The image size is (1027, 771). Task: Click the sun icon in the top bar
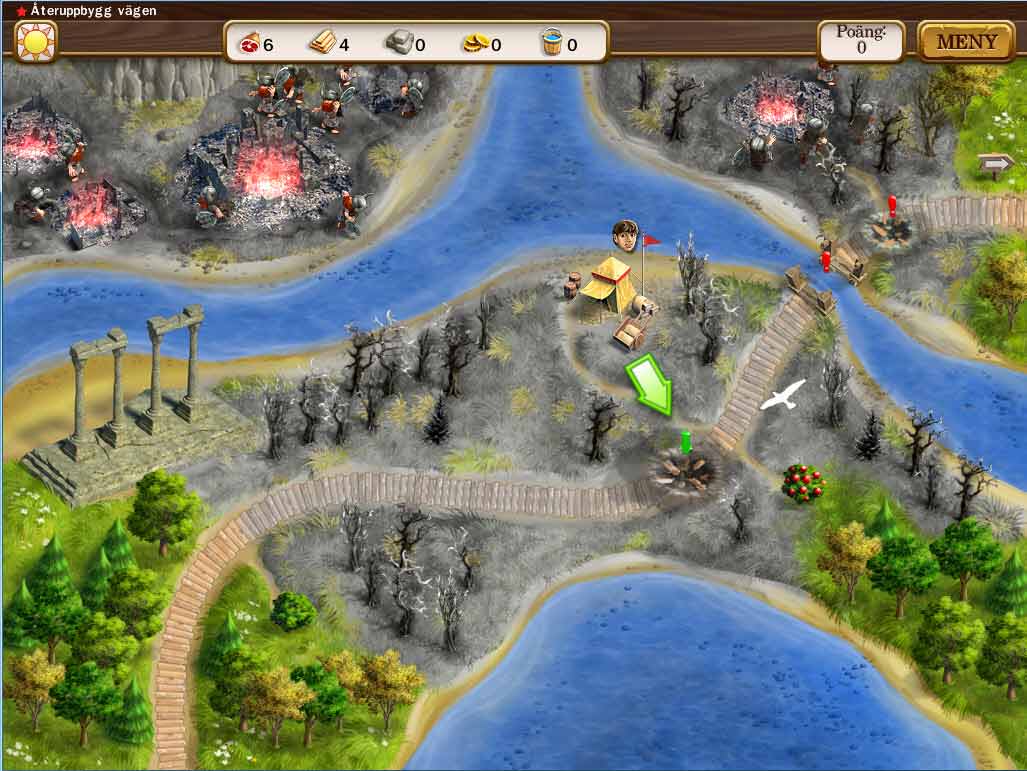click(36, 42)
